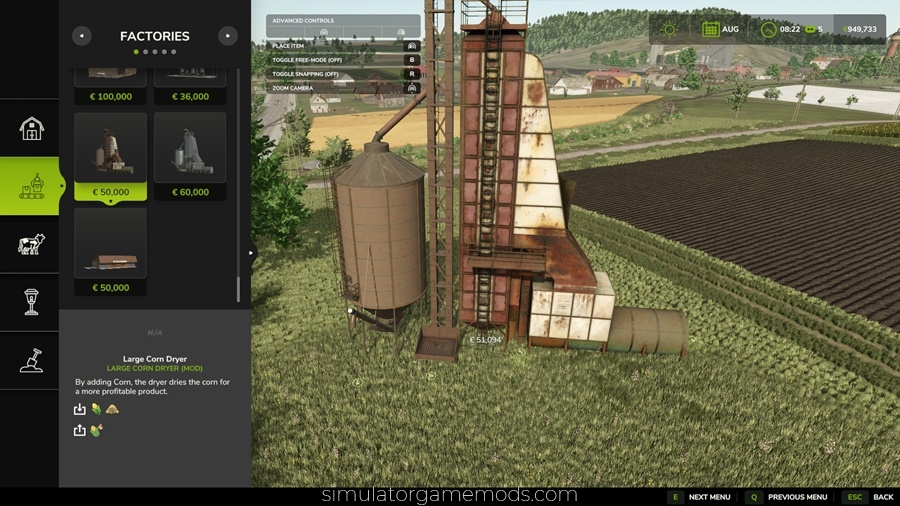Go to the next construction category page
Screen dimensions: 900x506
(x=228, y=36)
